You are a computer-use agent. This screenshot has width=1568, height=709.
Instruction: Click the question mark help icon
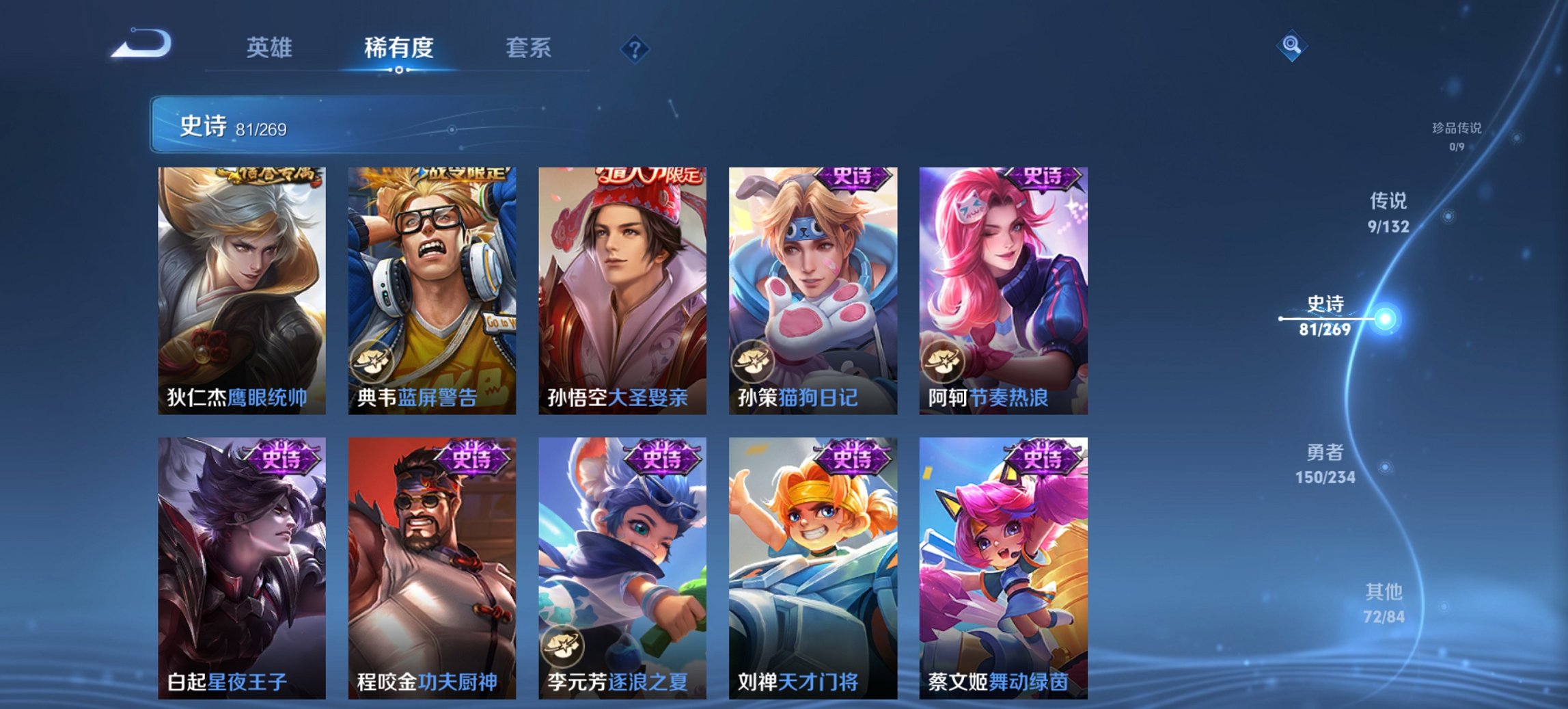635,49
